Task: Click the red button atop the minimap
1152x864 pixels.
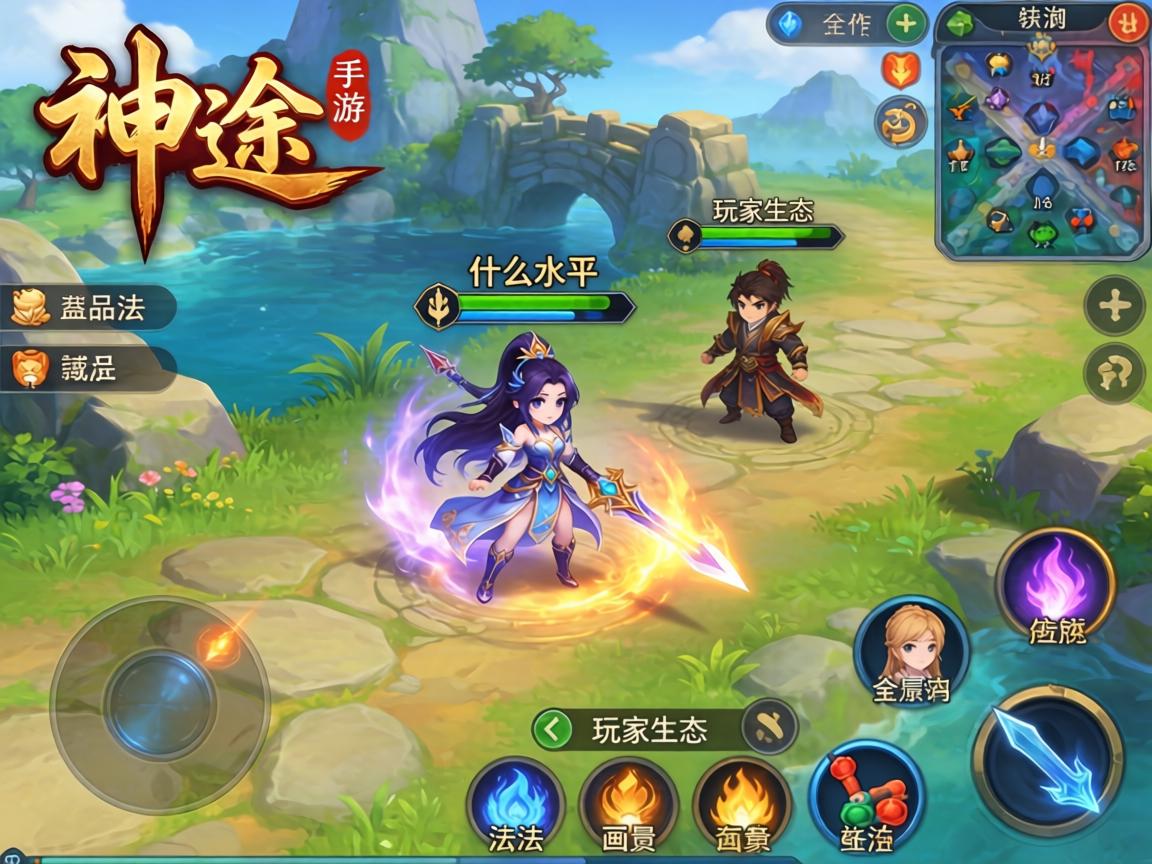Action: coord(1127,23)
